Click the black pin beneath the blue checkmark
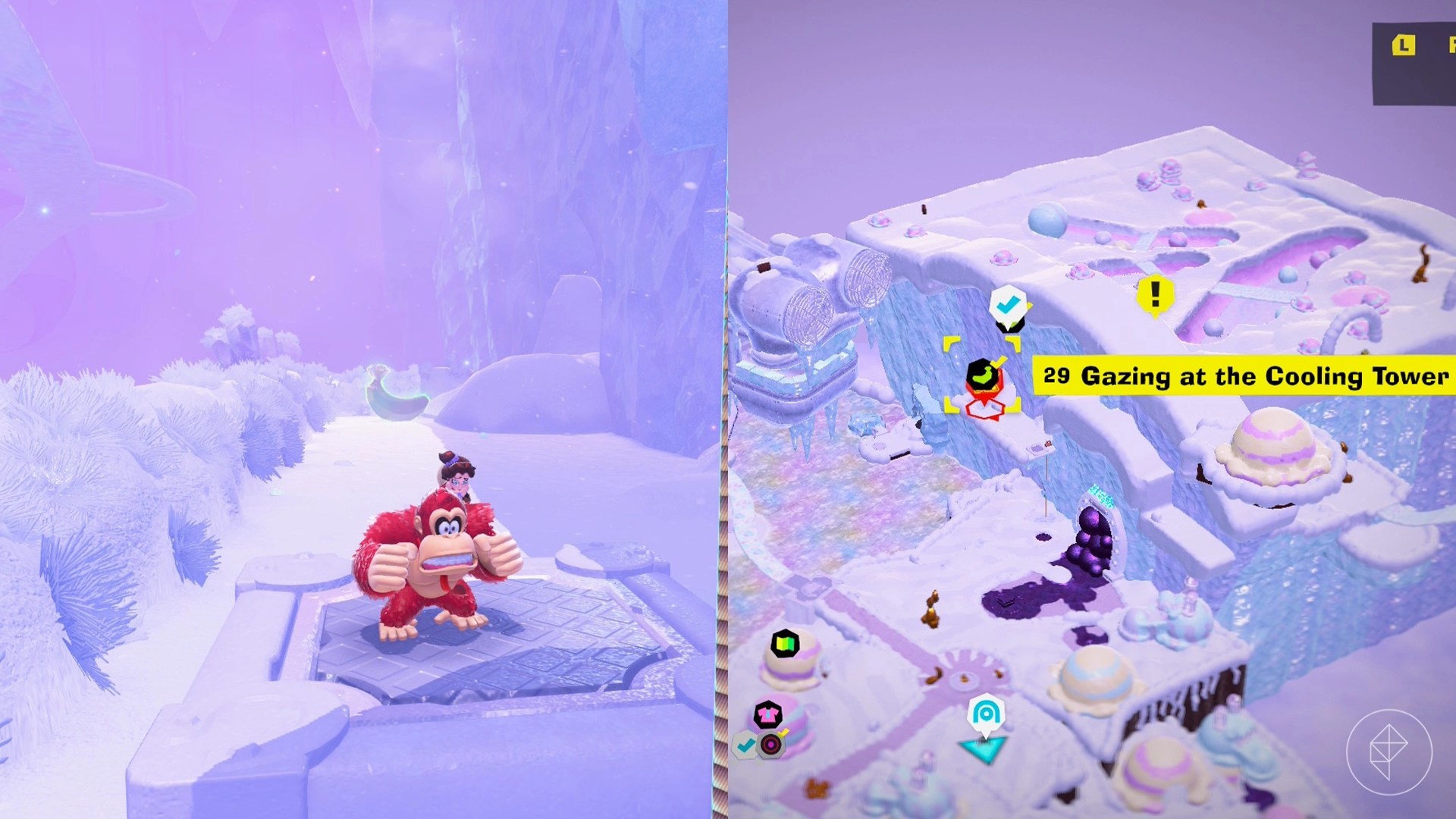 (x=1010, y=325)
